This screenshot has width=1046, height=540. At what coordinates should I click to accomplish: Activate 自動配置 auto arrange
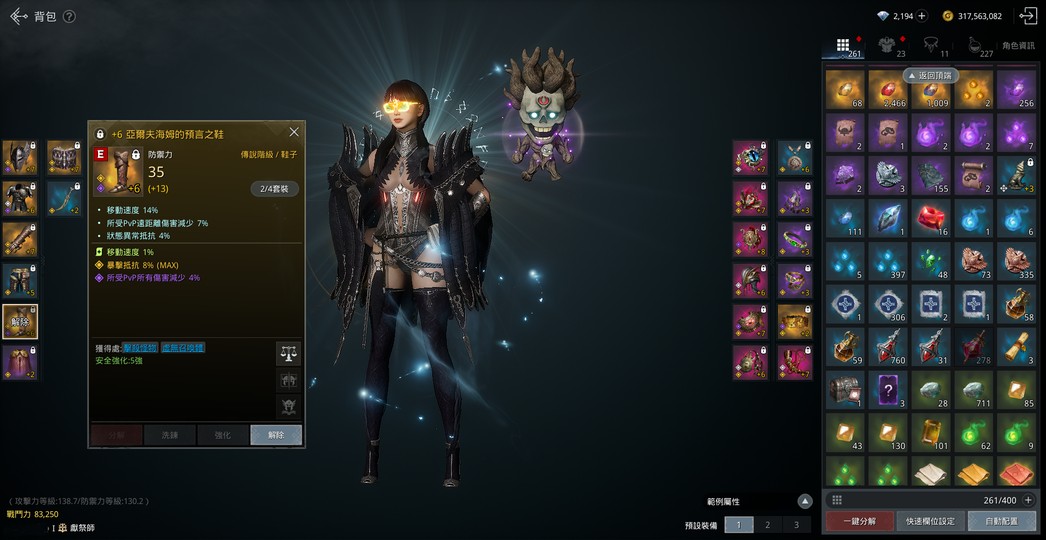pos(1001,521)
